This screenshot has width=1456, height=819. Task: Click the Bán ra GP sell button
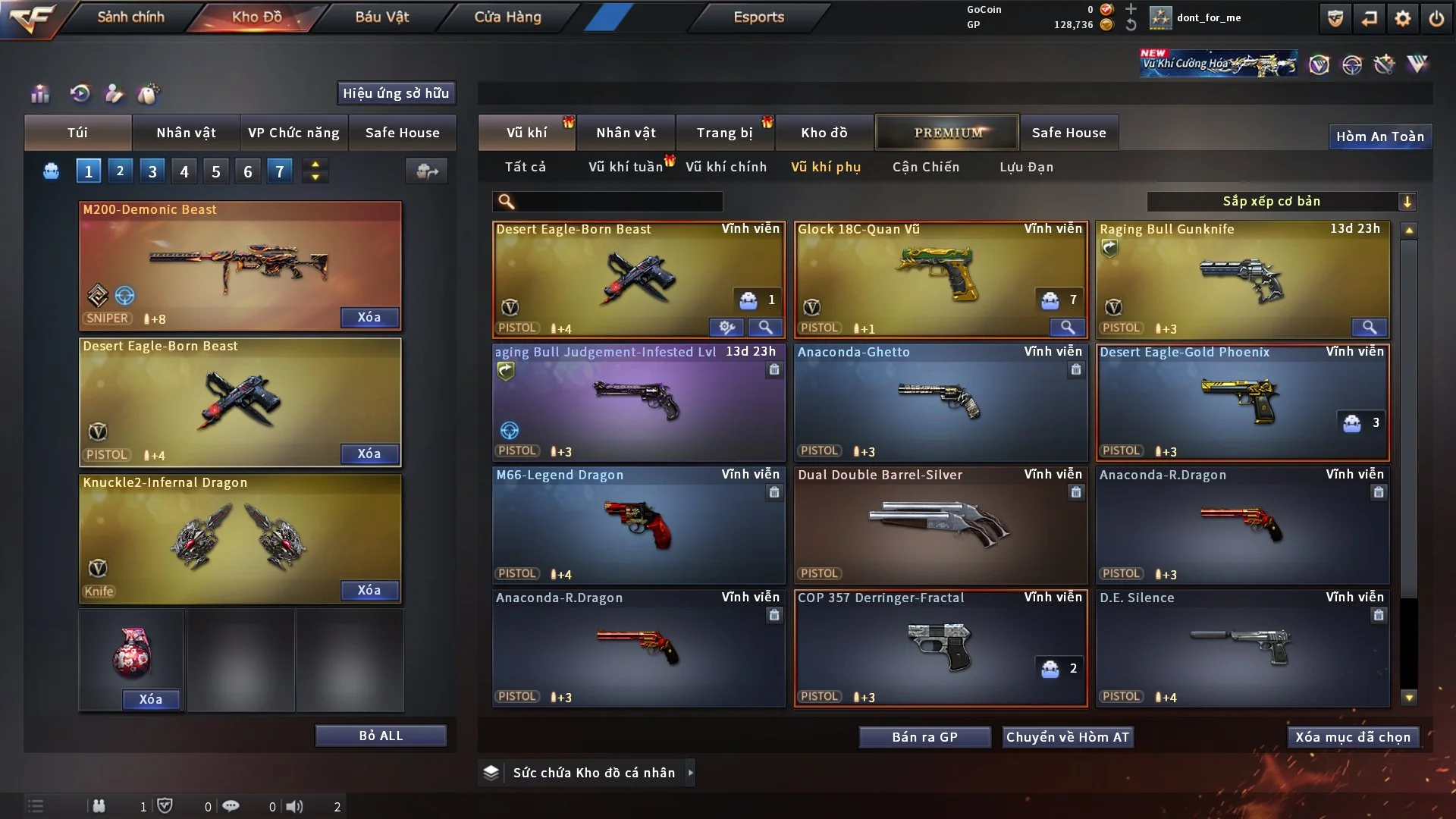924,737
